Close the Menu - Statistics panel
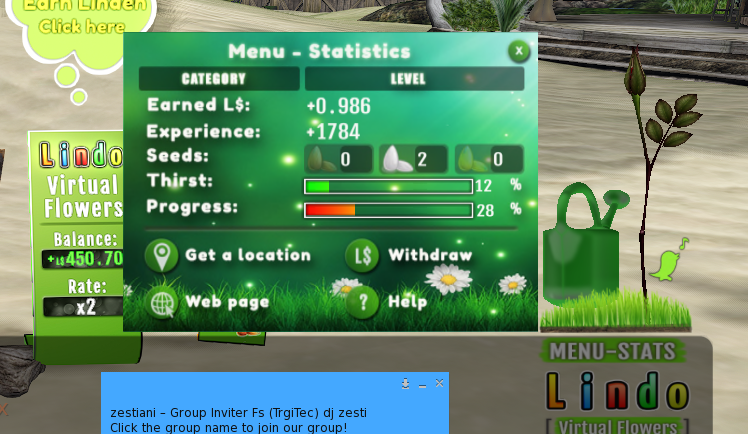This screenshot has height=434, width=748. click(x=518, y=51)
